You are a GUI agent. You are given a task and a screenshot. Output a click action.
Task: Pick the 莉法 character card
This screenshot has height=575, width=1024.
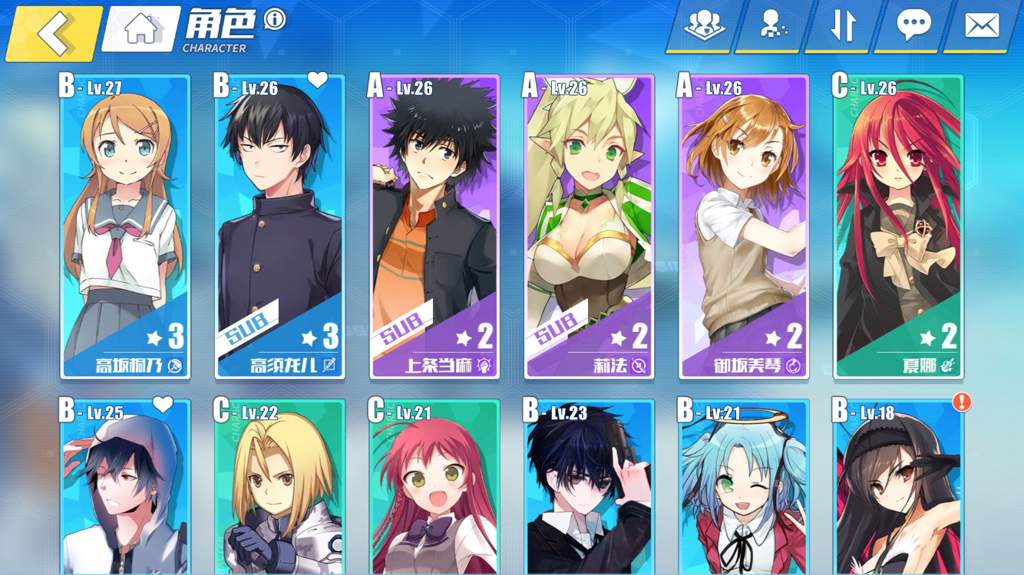[589, 228]
